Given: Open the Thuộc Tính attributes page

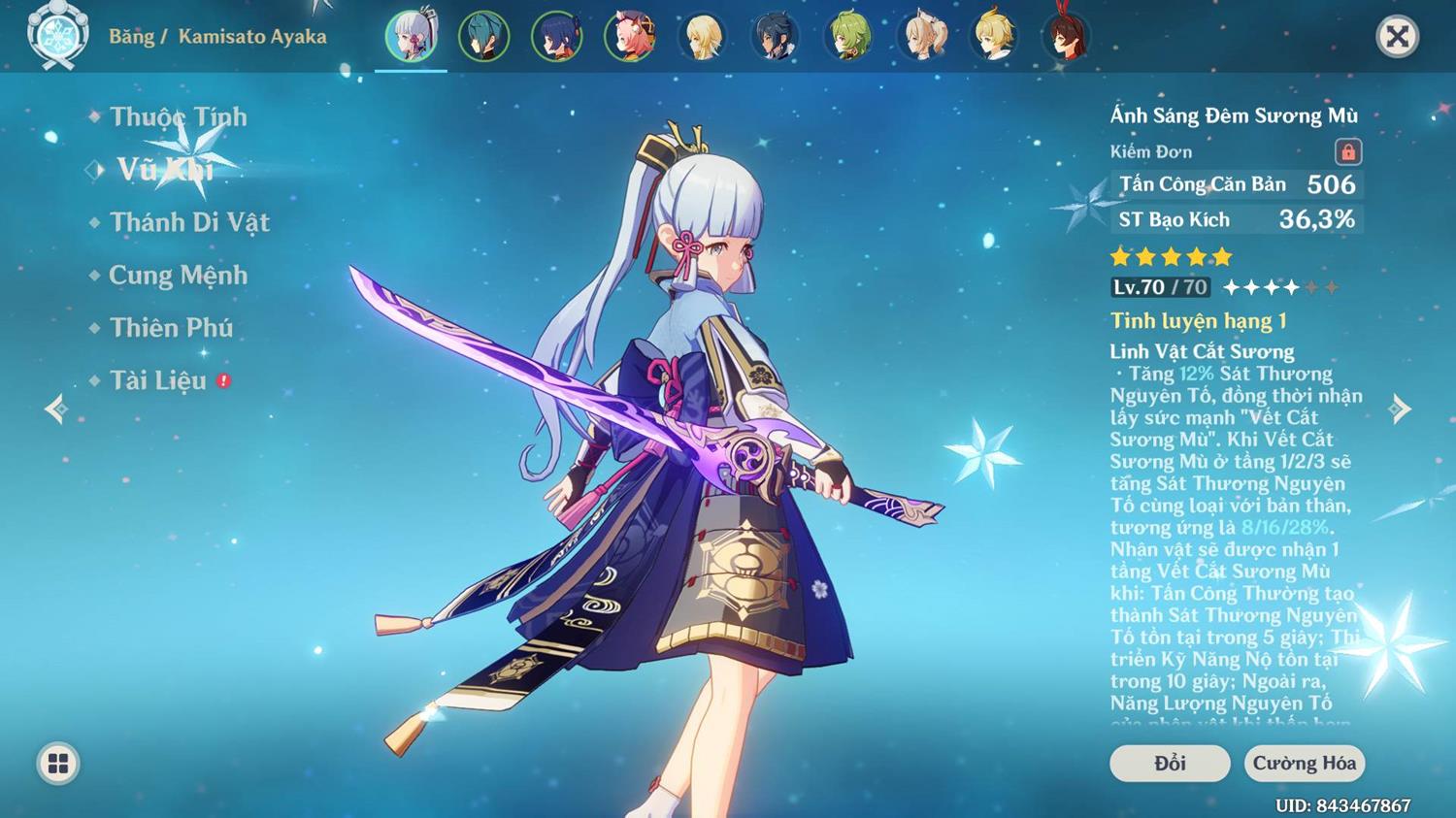Looking at the screenshot, I should (x=178, y=117).
